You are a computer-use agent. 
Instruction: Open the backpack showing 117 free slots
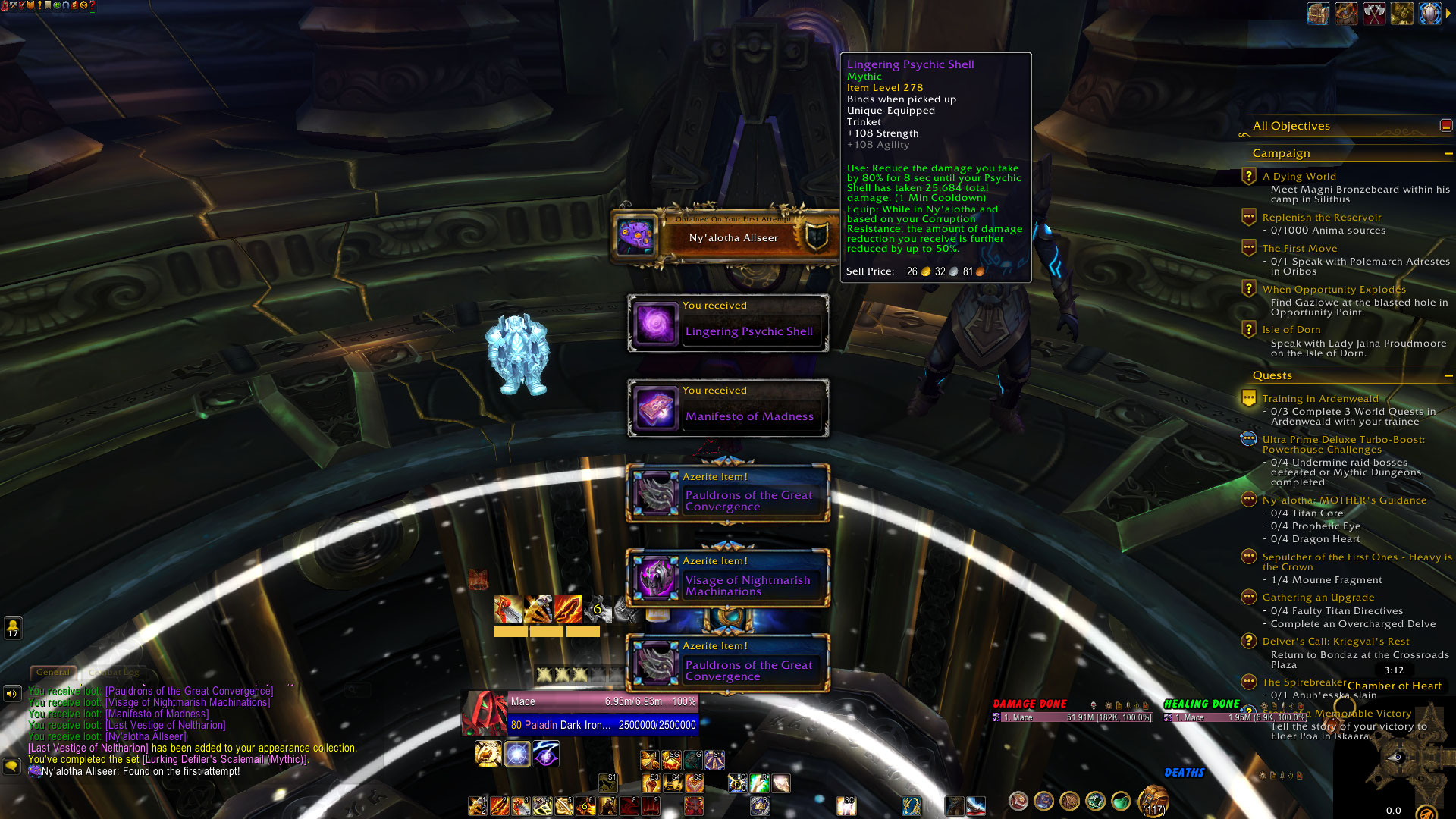pyautogui.click(x=1153, y=801)
